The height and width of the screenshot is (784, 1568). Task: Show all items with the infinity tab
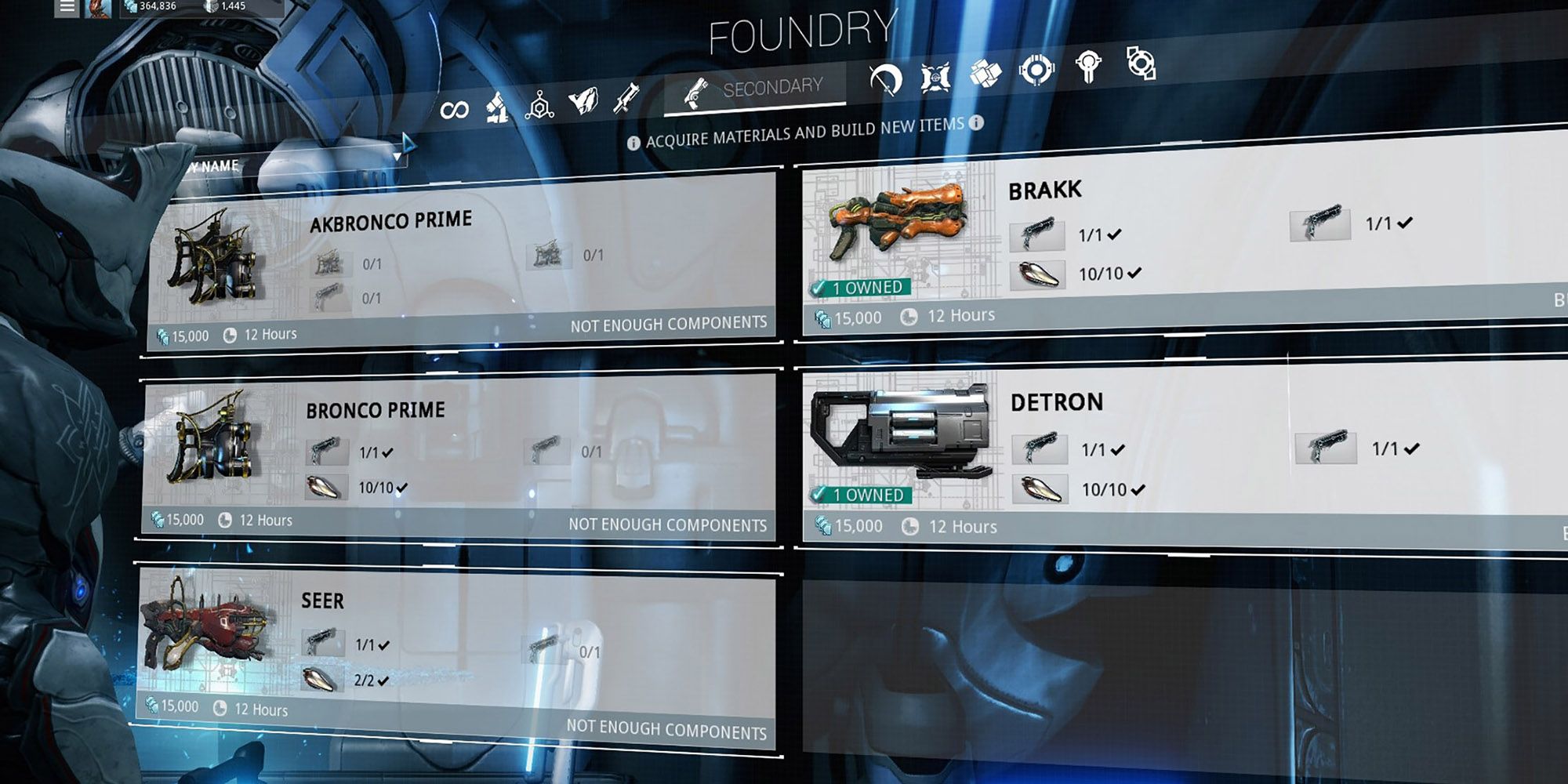pos(454,110)
